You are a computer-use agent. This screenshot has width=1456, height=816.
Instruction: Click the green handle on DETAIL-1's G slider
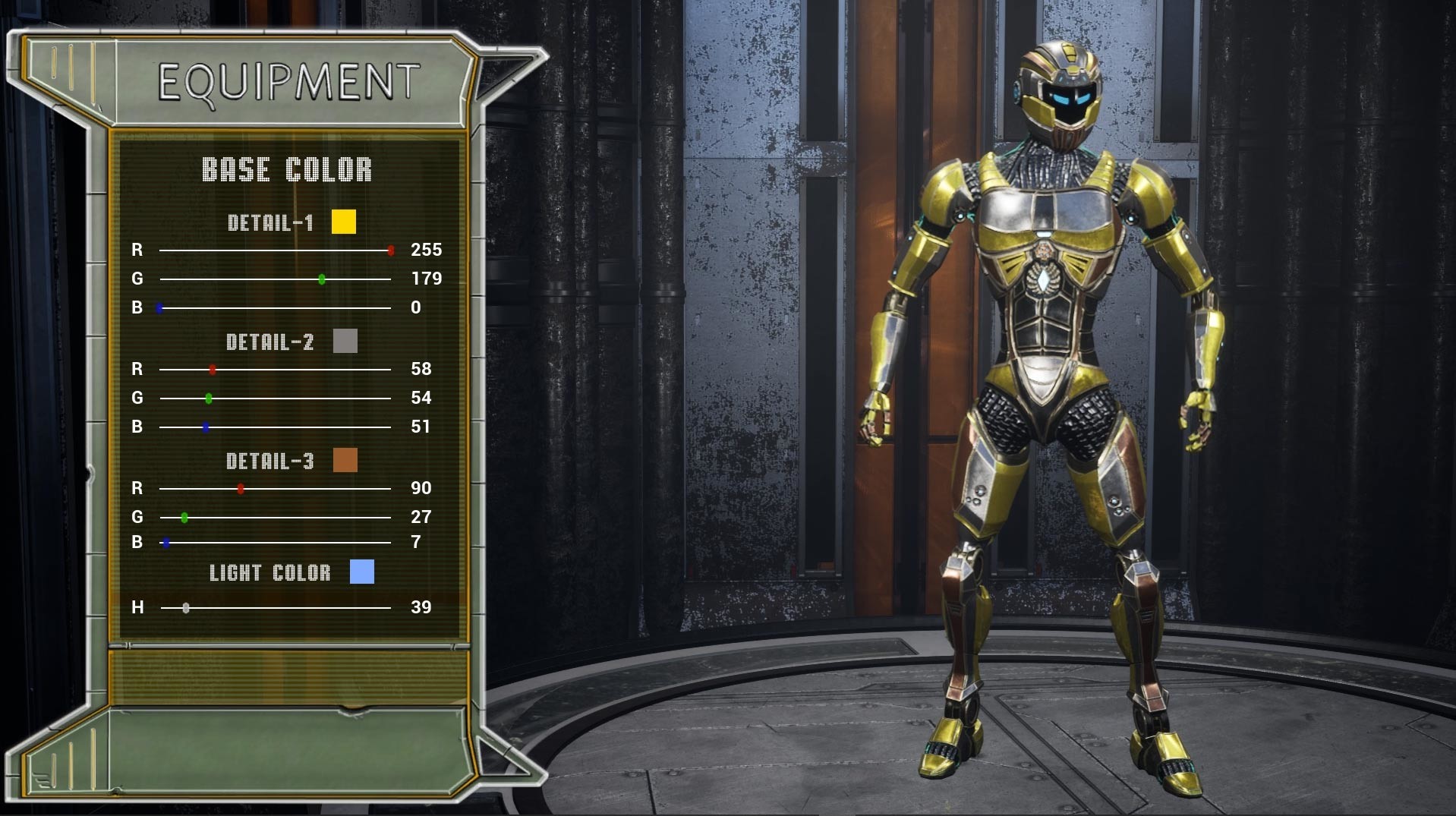321,279
